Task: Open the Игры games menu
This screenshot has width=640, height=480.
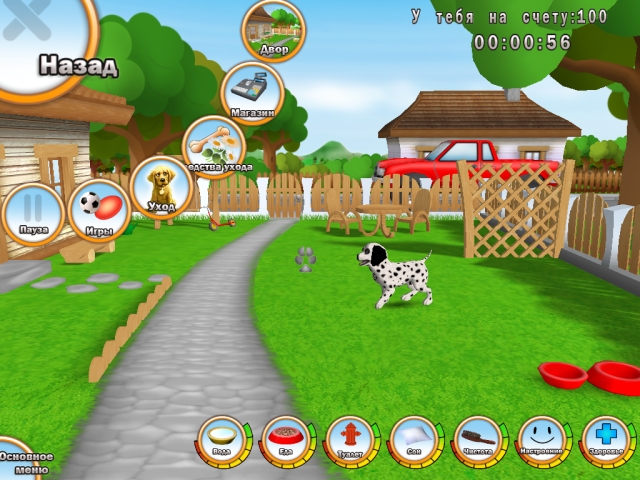Action: [x=98, y=210]
